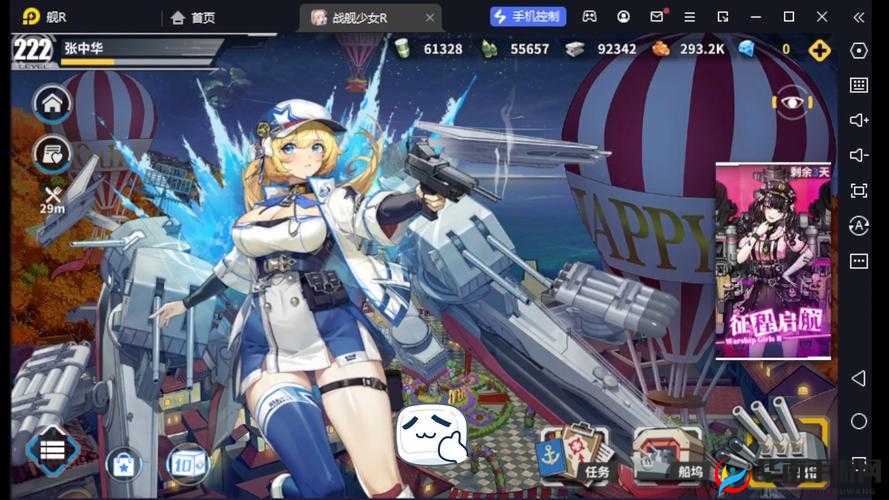The height and width of the screenshot is (500, 889).
Task: Open the shop bag icon
Action: [x=124, y=464]
